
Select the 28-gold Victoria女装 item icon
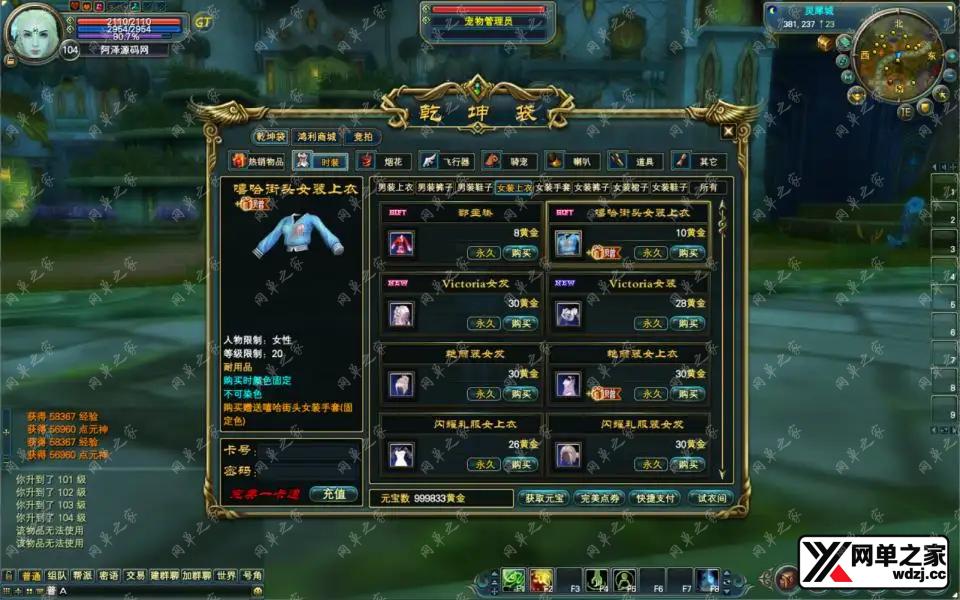click(568, 314)
